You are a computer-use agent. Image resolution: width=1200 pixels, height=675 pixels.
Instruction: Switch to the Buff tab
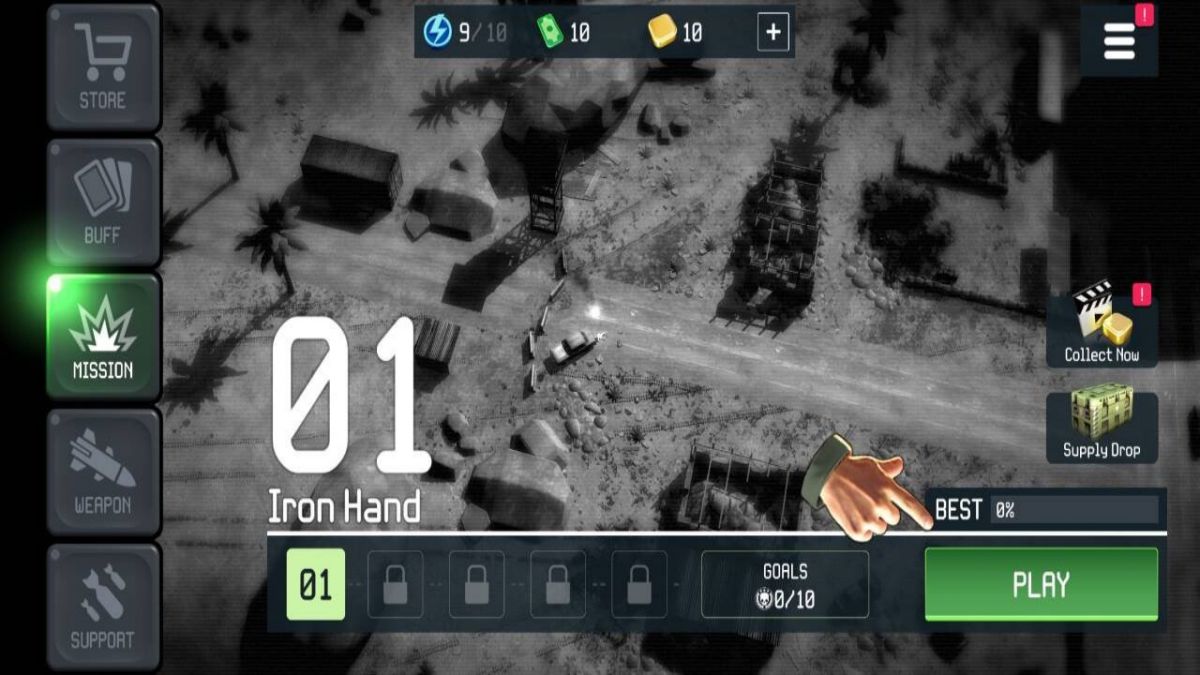point(103,203)
